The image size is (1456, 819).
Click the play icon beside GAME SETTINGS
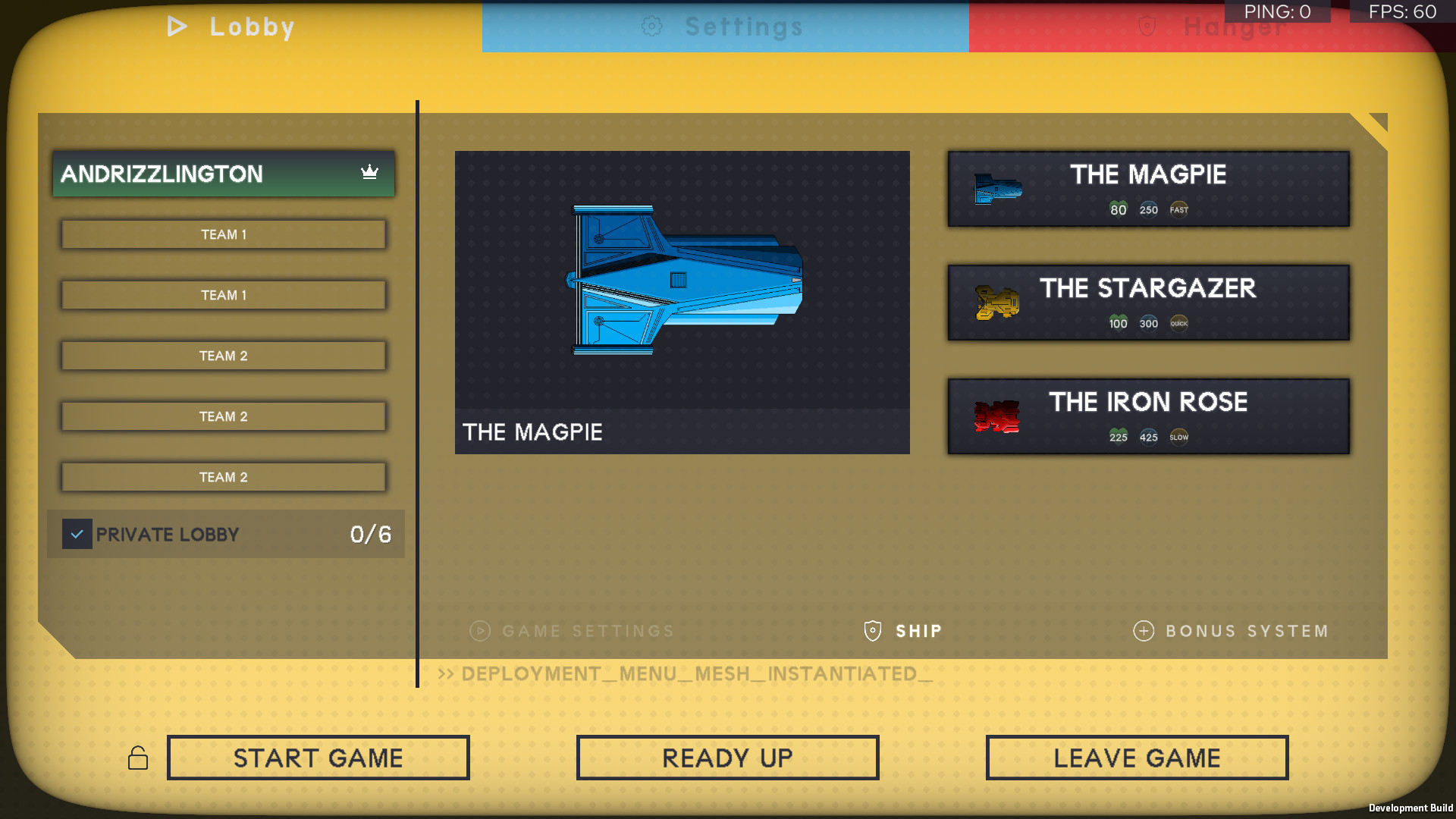click(x=479, y=631)
